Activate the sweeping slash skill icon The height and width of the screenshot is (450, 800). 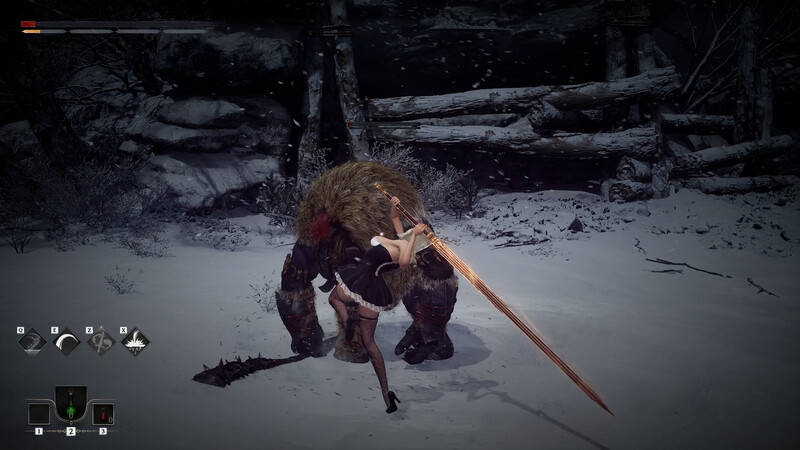point(33,342)
